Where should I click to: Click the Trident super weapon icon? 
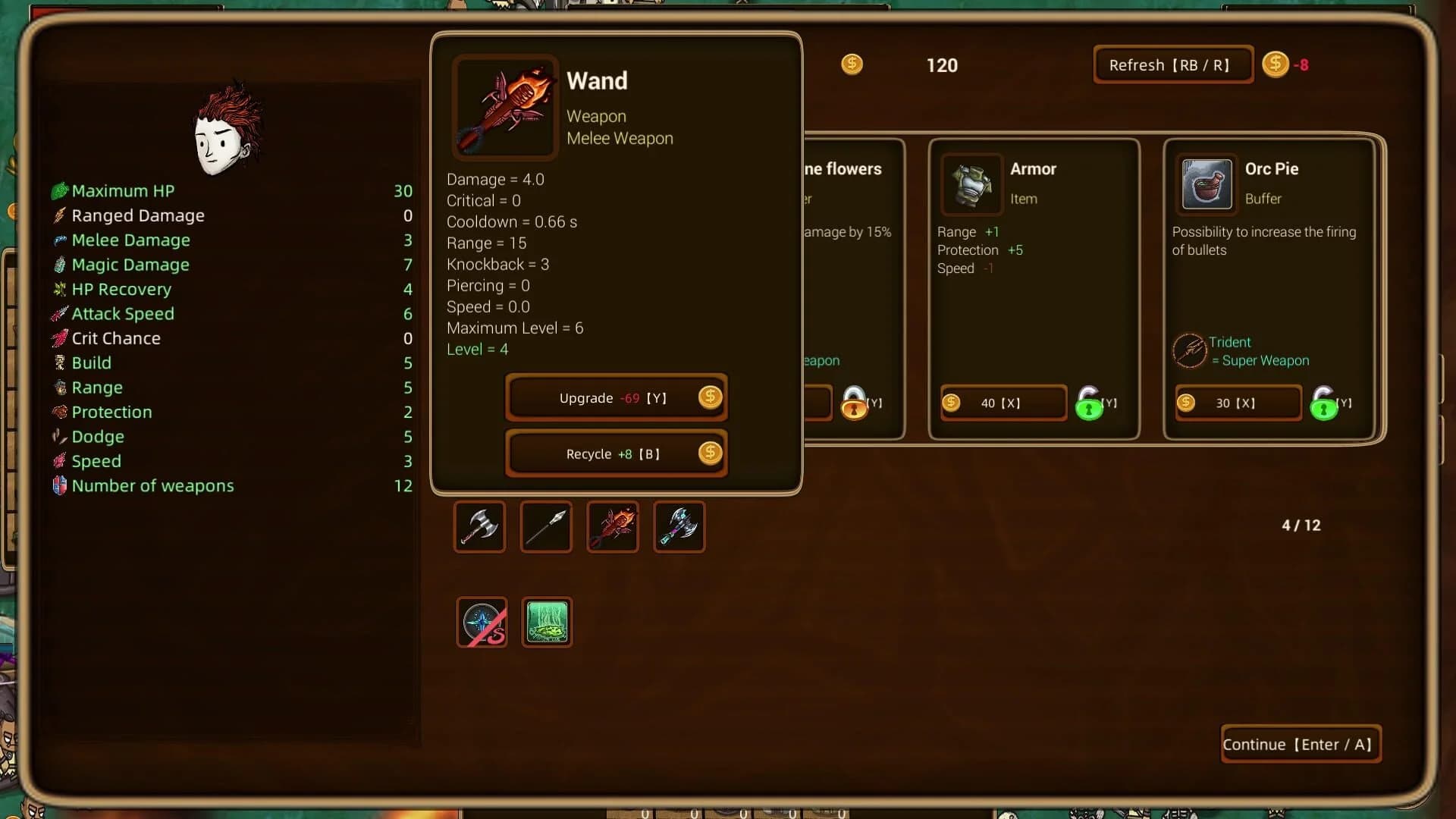1191,350
